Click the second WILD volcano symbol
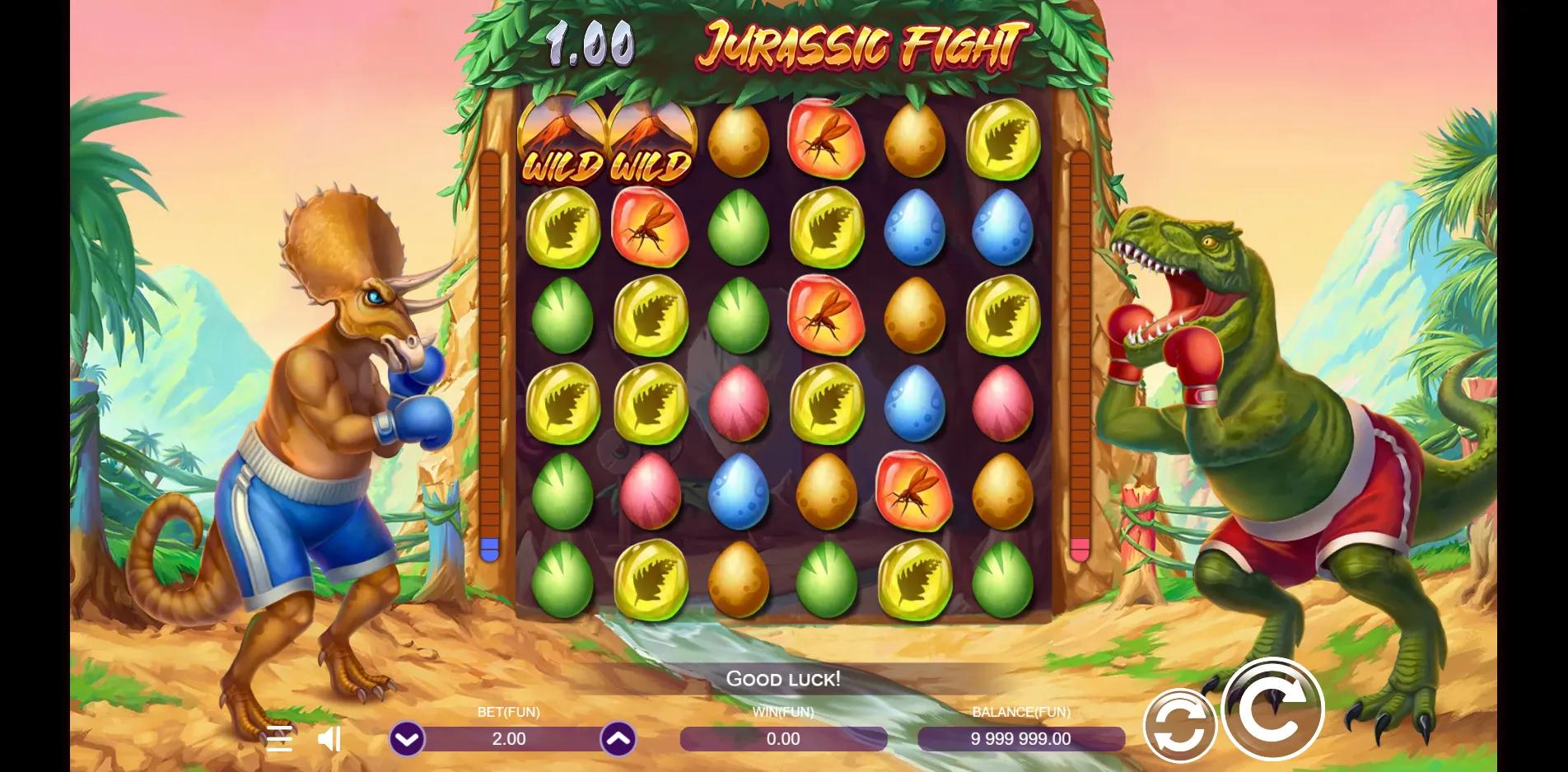The width and height of the screenshot is (1568, 772). coord(650,140)
